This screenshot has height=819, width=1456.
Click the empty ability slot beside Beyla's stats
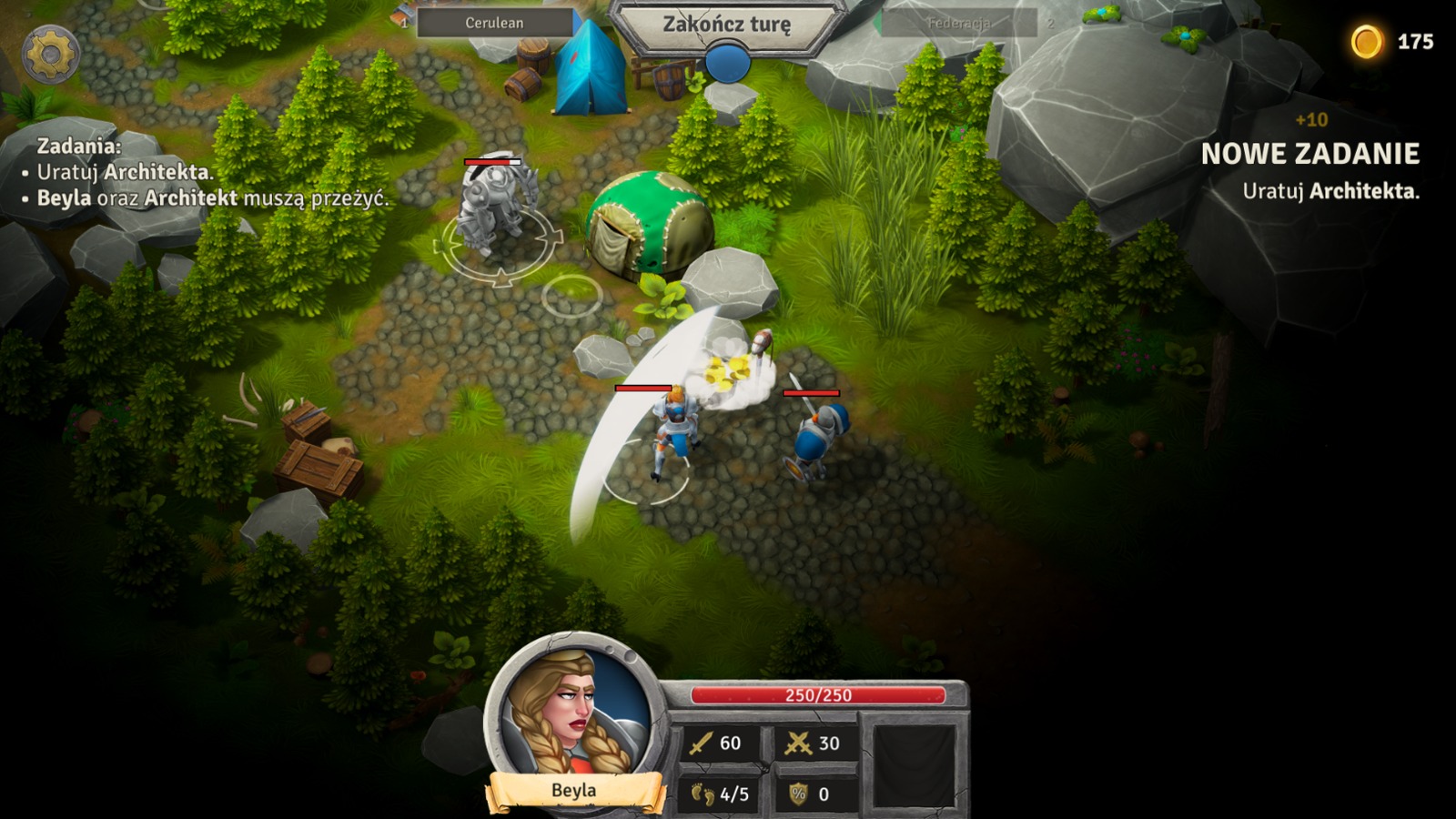pyautogui.click(x=914, y=765)
